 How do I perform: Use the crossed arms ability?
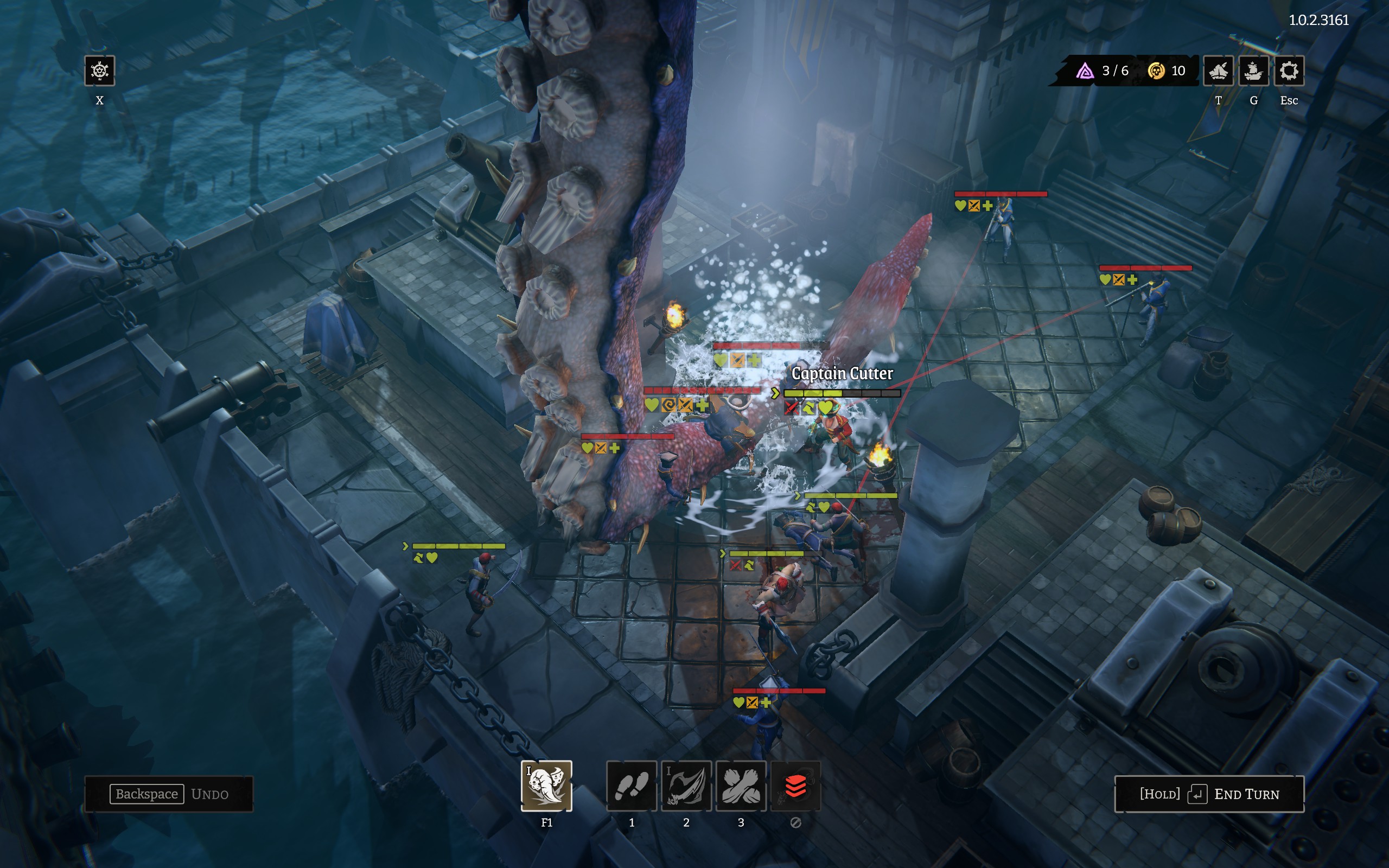tap(741, 786)
